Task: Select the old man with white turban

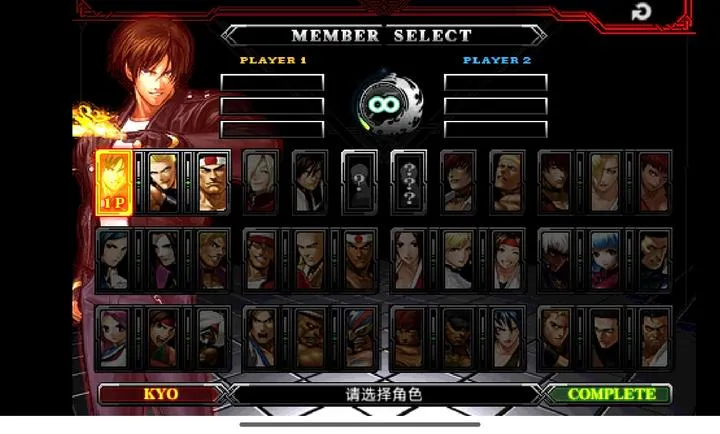Action: pyautogui.click(x=212, y=336)
